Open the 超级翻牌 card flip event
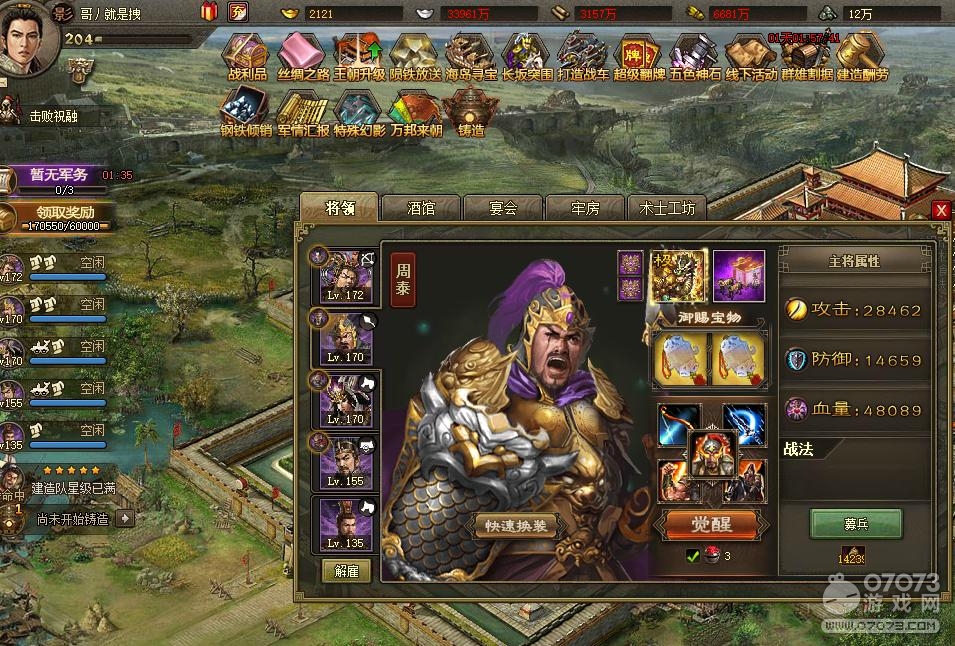The height and width of the screenshot is (646, 955). tap(637, 56)
